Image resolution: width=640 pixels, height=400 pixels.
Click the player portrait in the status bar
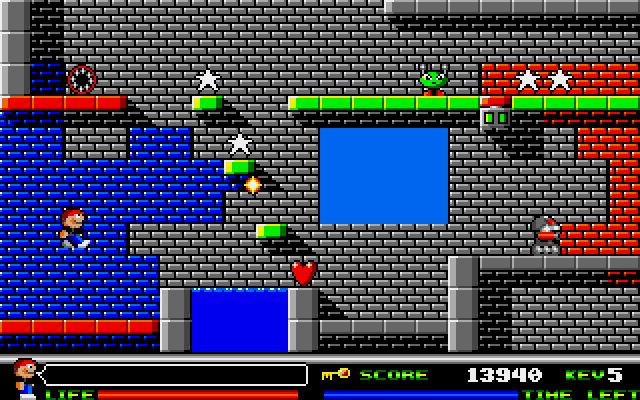coord(25,378)
